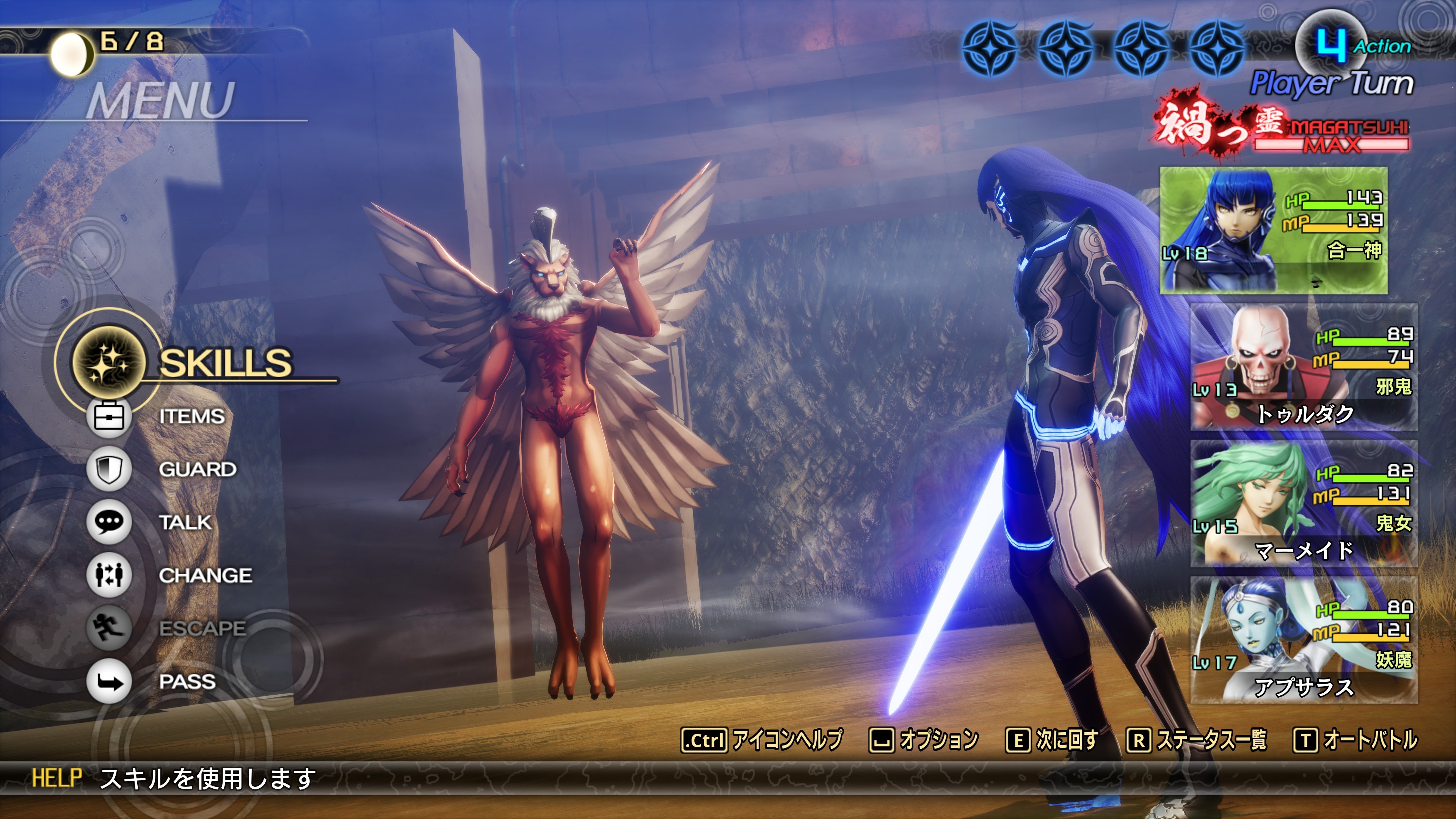Select PASS to skip turn
This screenshot has height=819, width=1456.
pos(187,681)
